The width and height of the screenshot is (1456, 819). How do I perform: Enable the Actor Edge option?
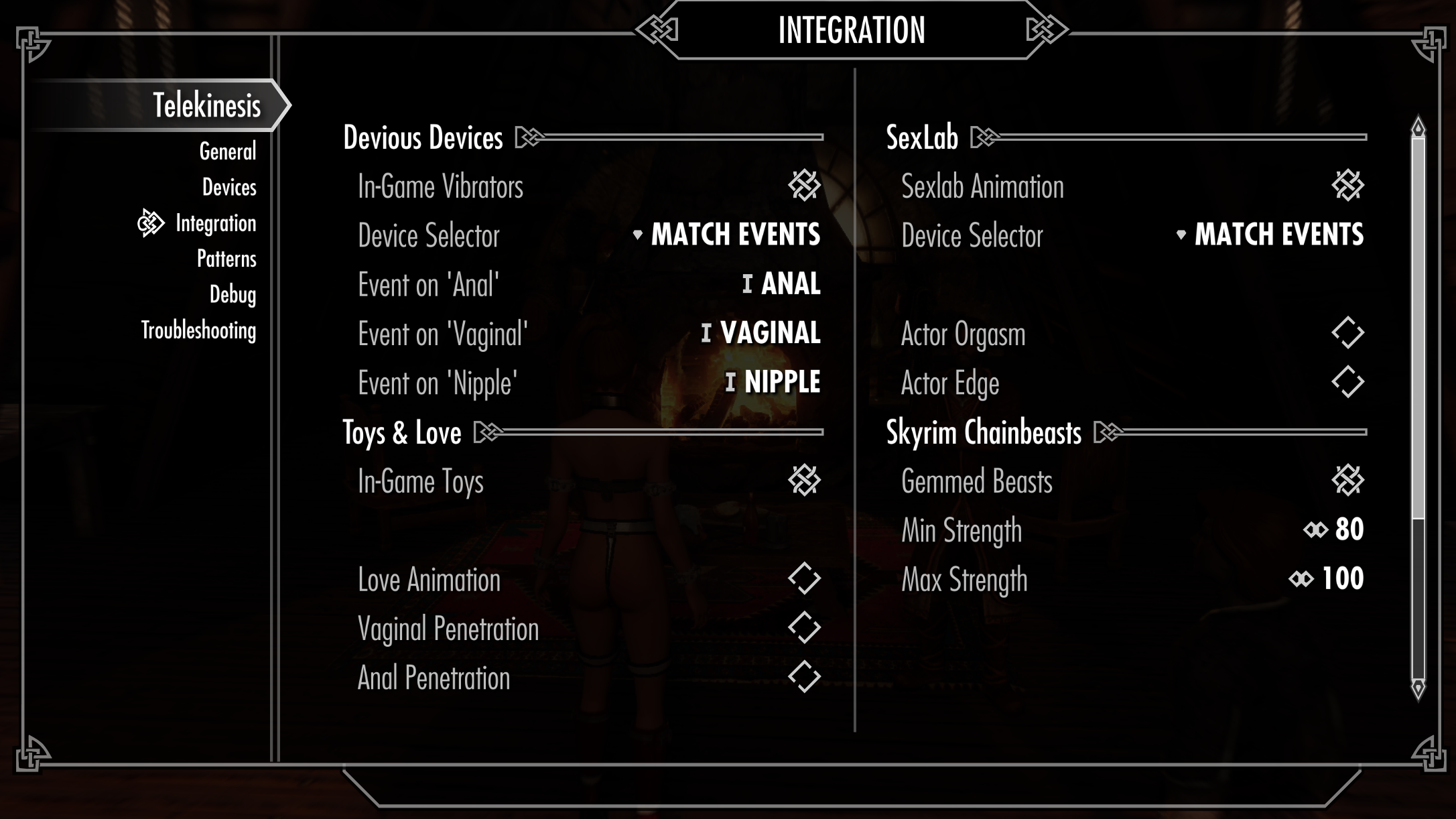1347,383
